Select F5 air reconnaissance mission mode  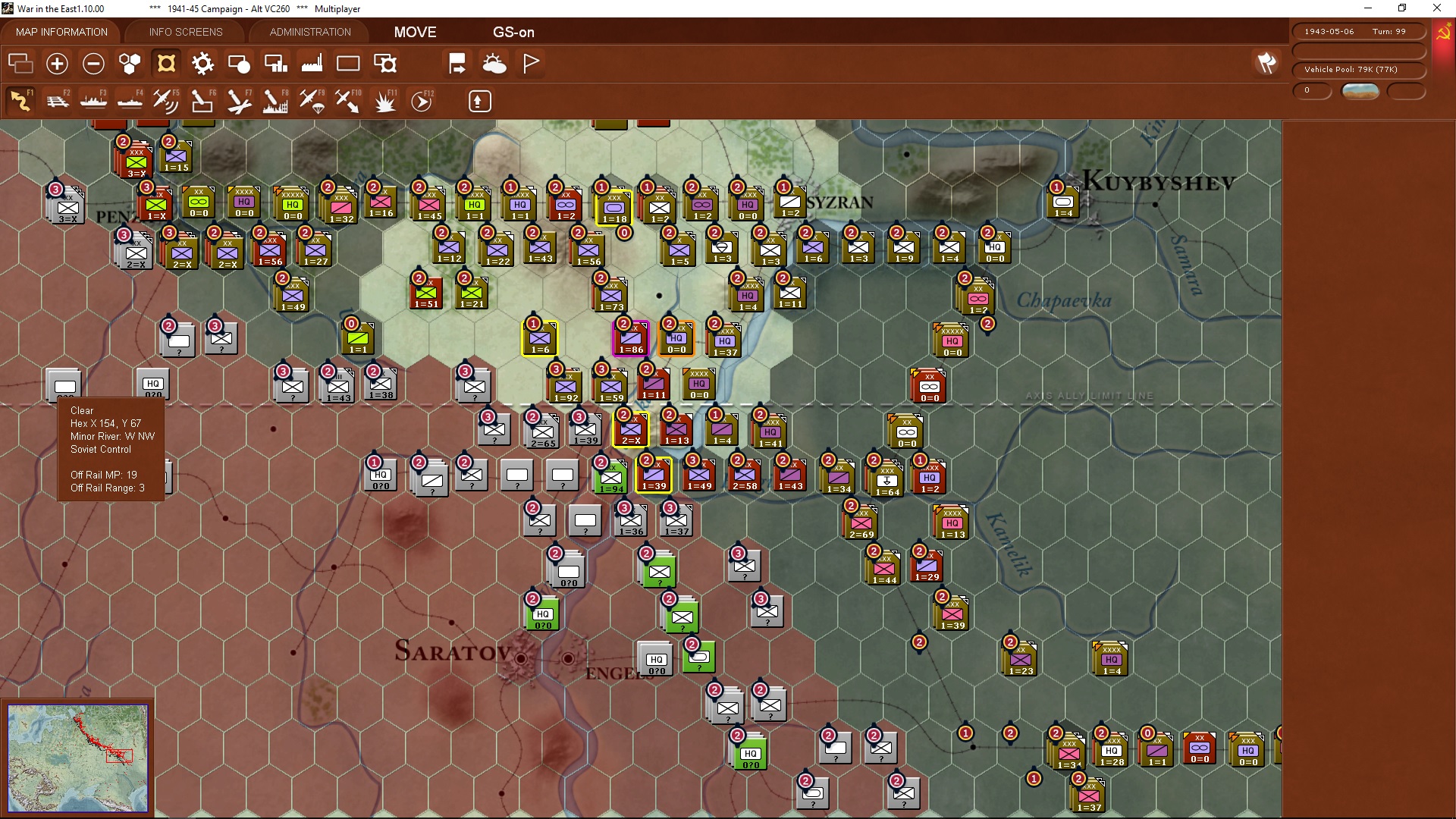[166, 101]
